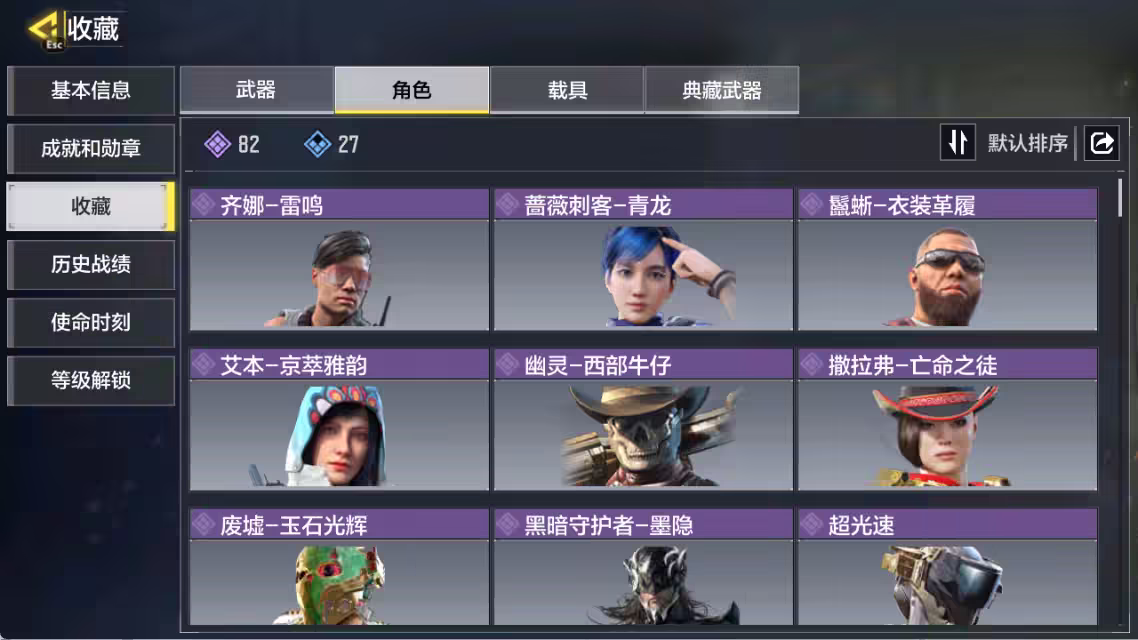
Task: View 等级解锁 section
Action: coord(90,381)
